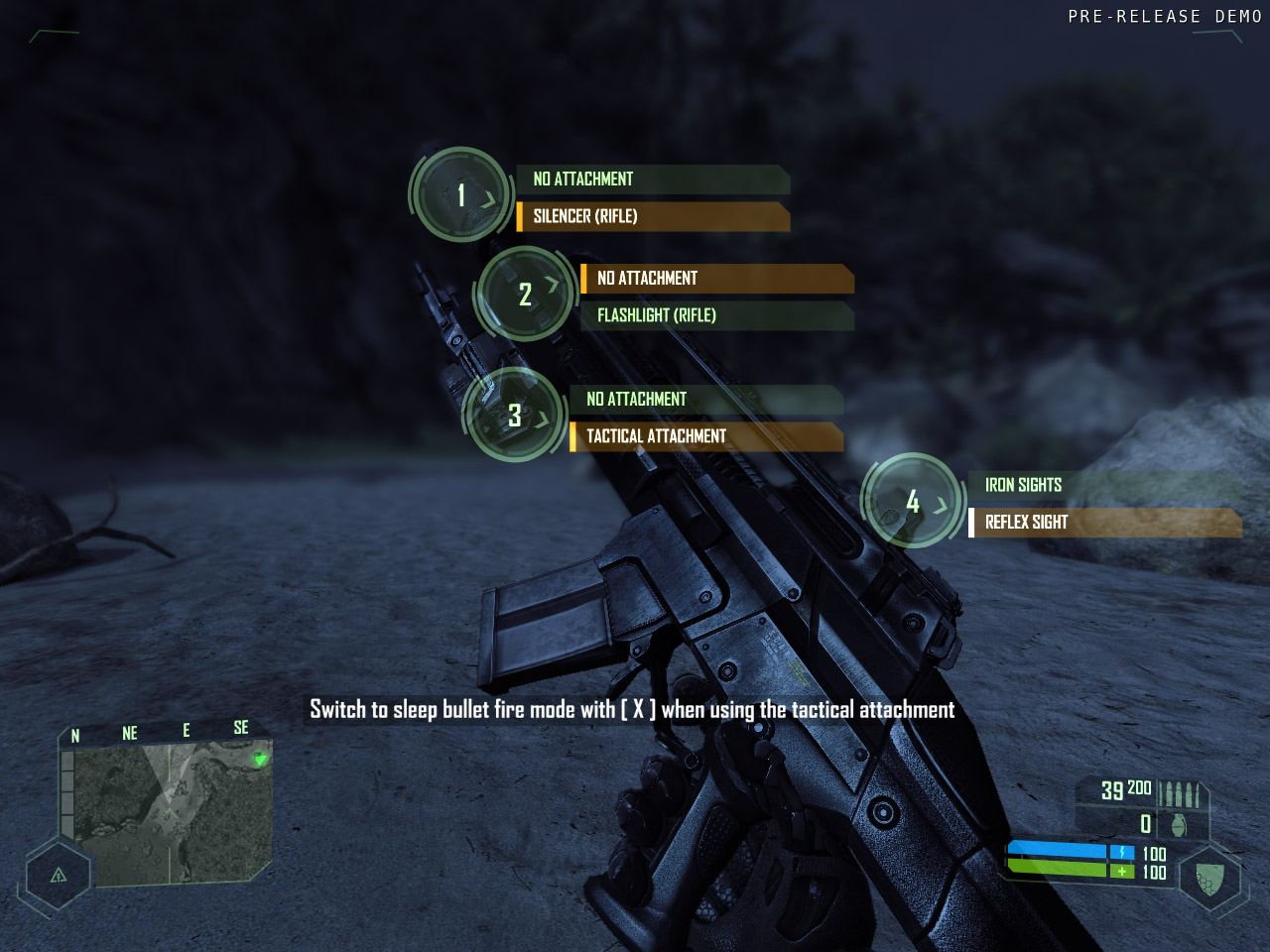Click the hexagonal warning triangle icon
1270x952 pixels.
59,875
